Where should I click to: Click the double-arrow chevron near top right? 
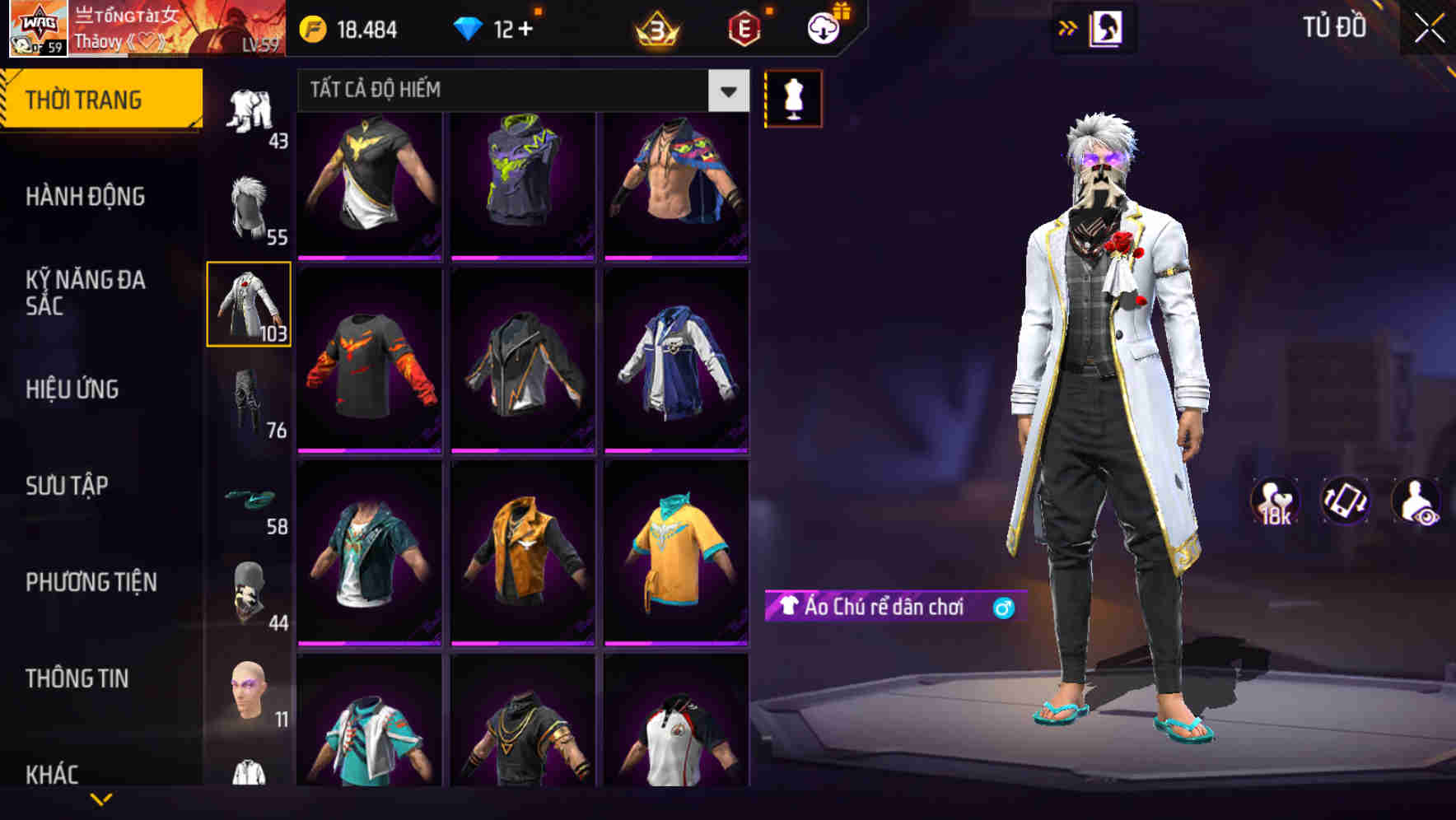pos(1068,26)
